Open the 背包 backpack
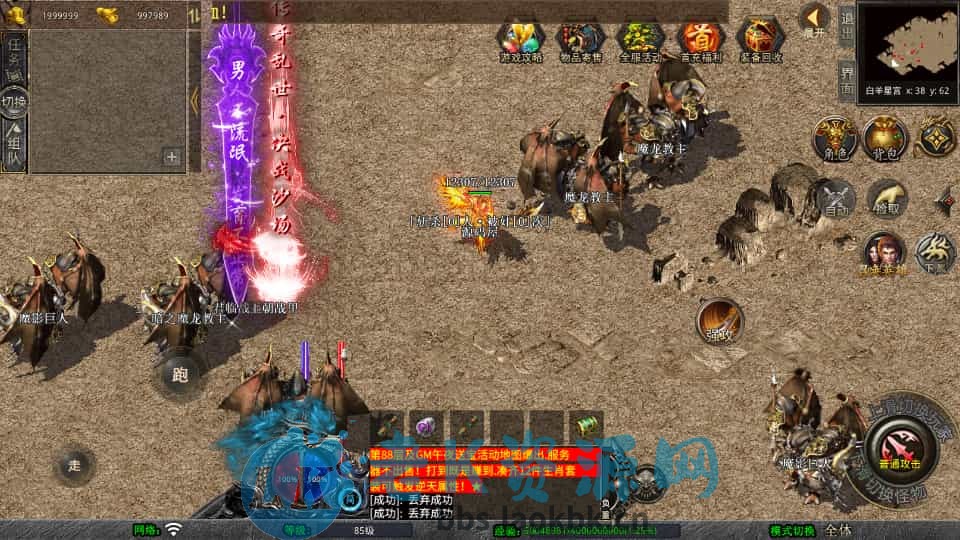The image size is (960, 540). click(x=885, y=139)
